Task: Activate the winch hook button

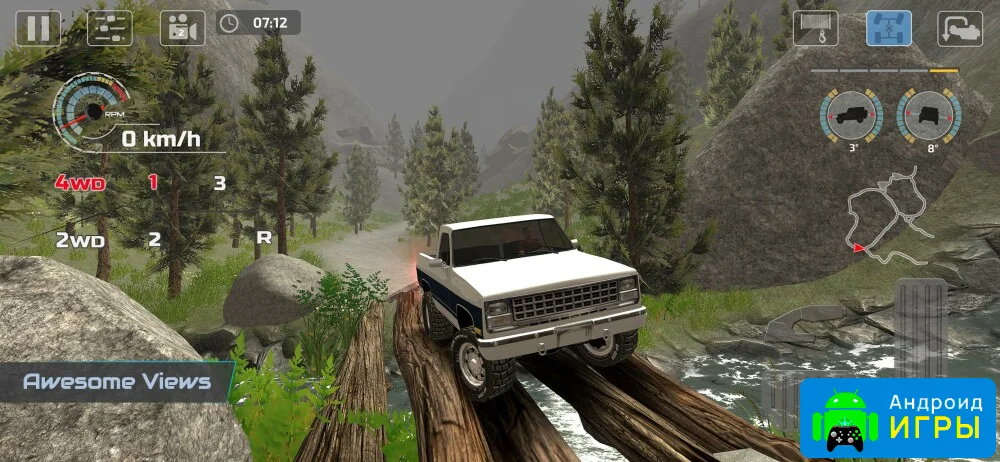Action: [x=815, y=27]
